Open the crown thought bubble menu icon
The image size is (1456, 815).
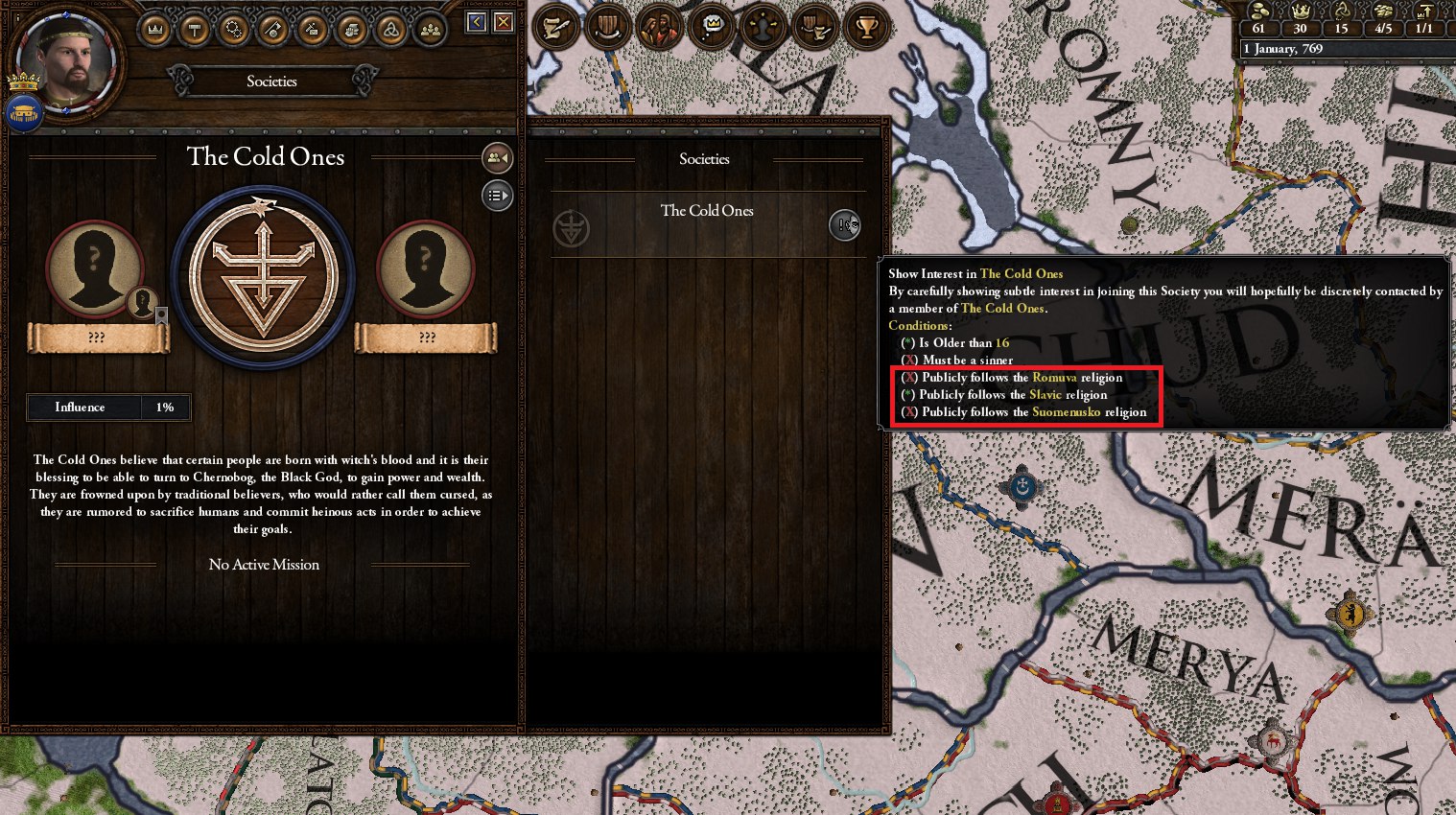[711, 28]
